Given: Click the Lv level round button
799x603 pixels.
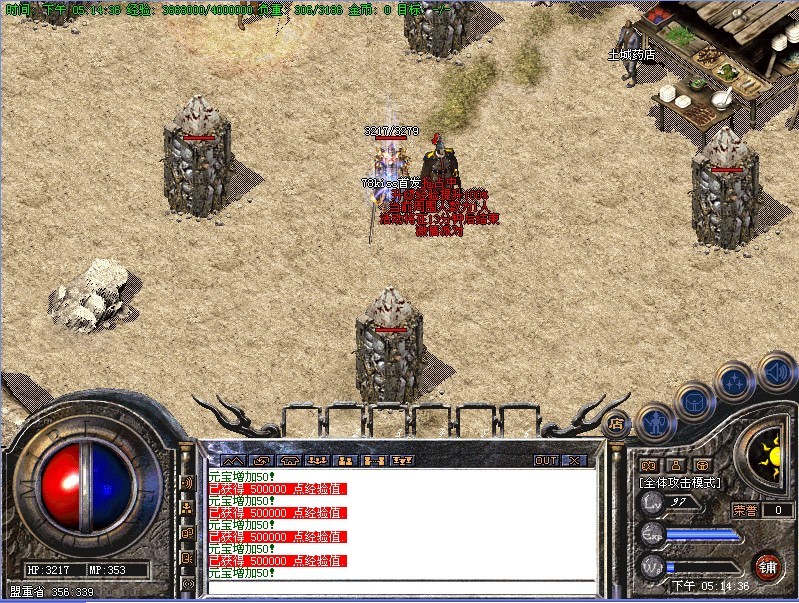Looking at the screenshot, I should click(652, 502).
